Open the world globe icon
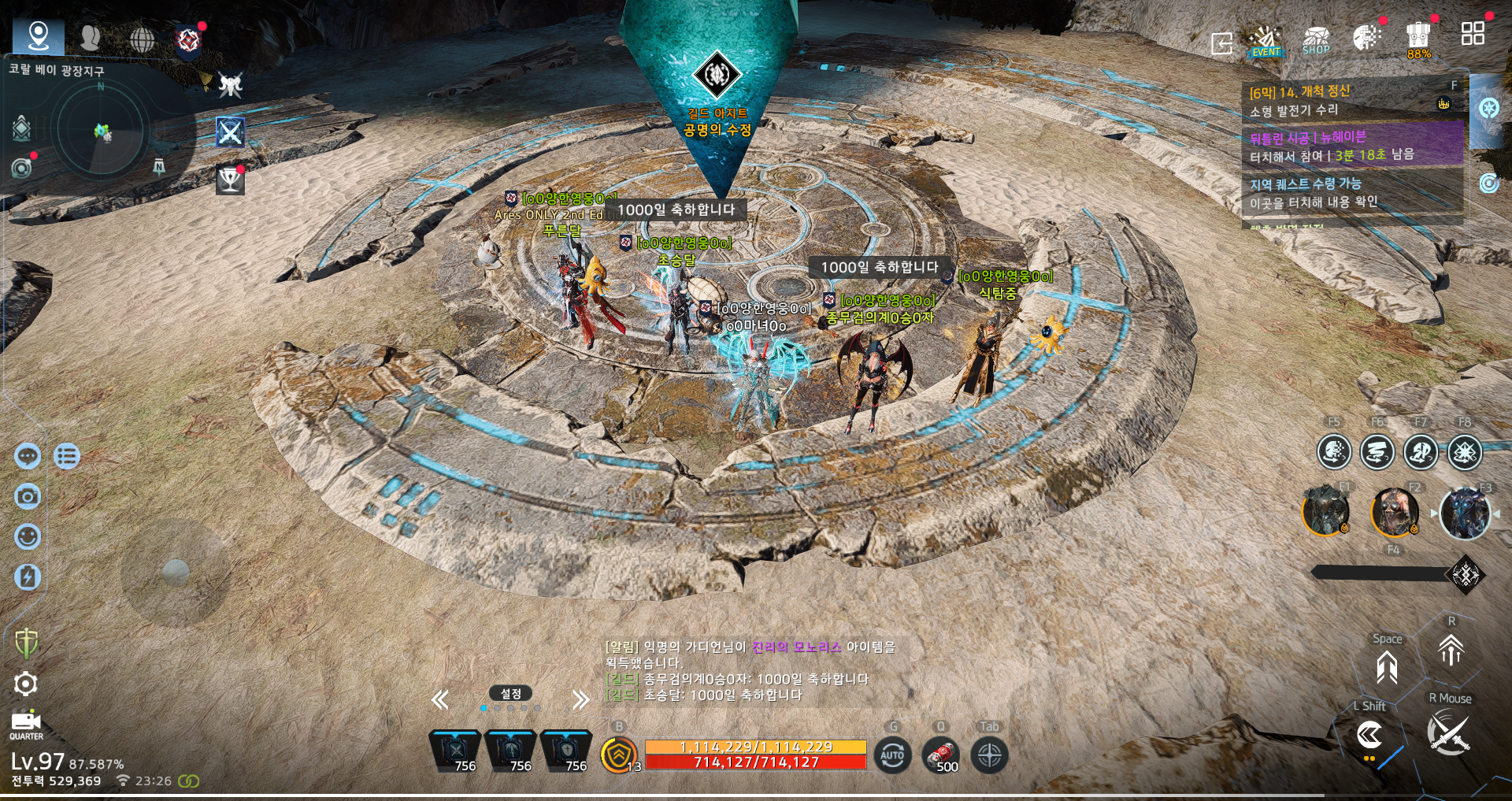 (142, 39)
